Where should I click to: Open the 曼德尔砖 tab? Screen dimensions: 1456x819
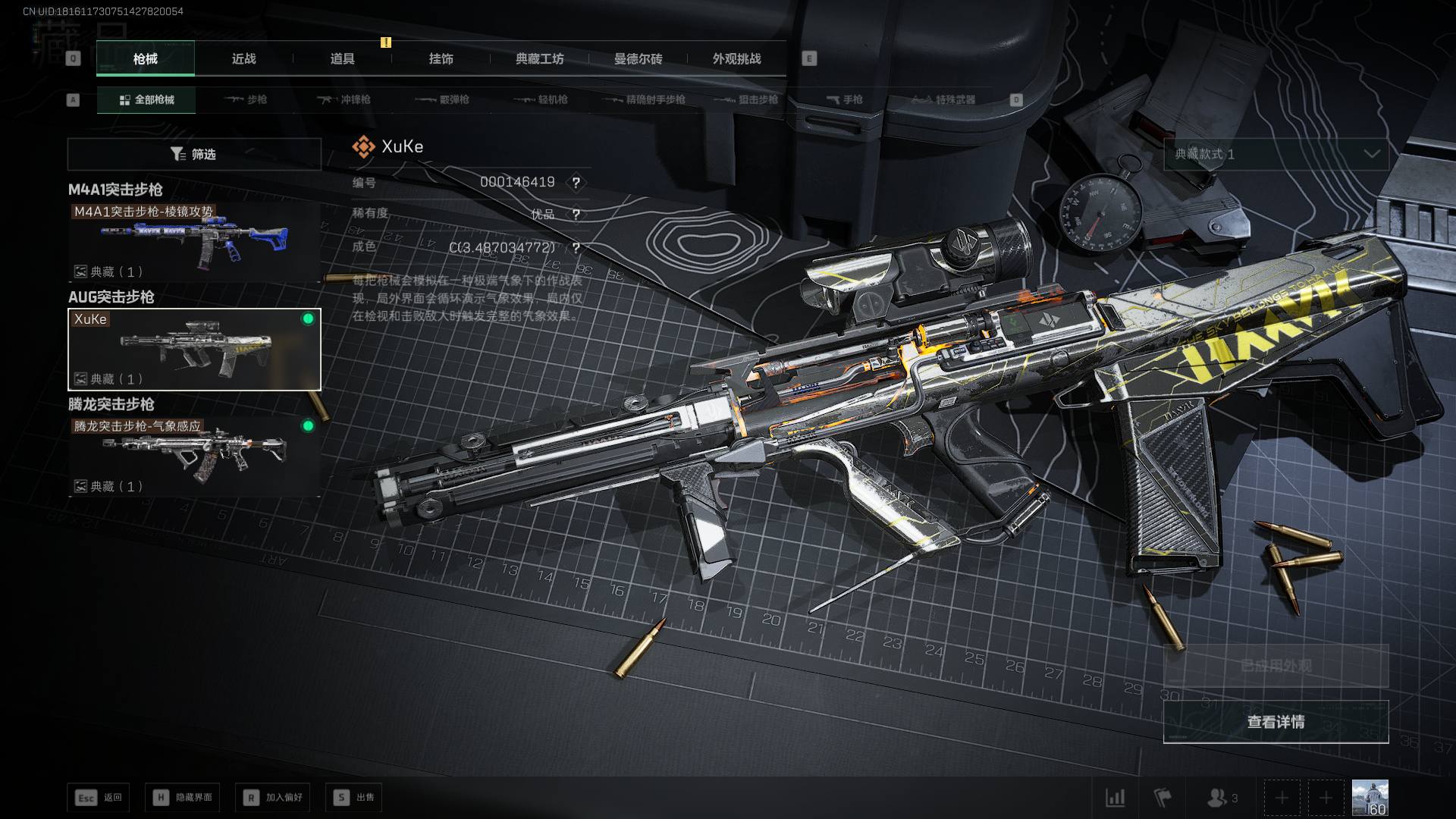(x=638, y=59)
